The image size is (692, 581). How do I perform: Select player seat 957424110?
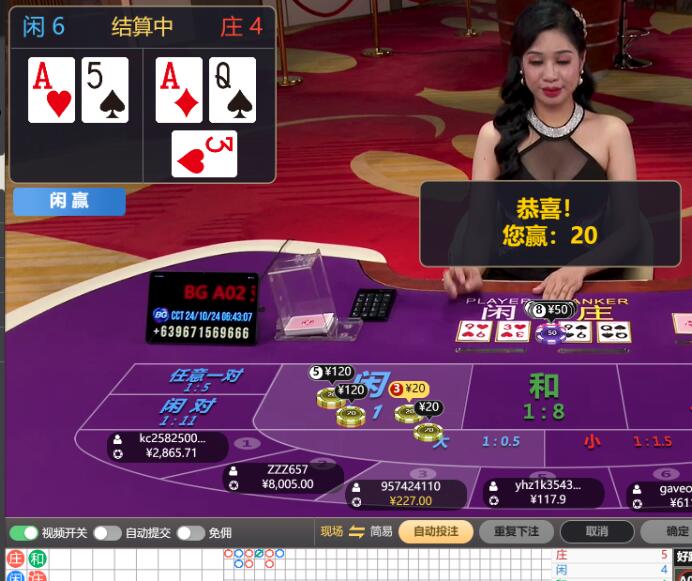click(408, 493)
